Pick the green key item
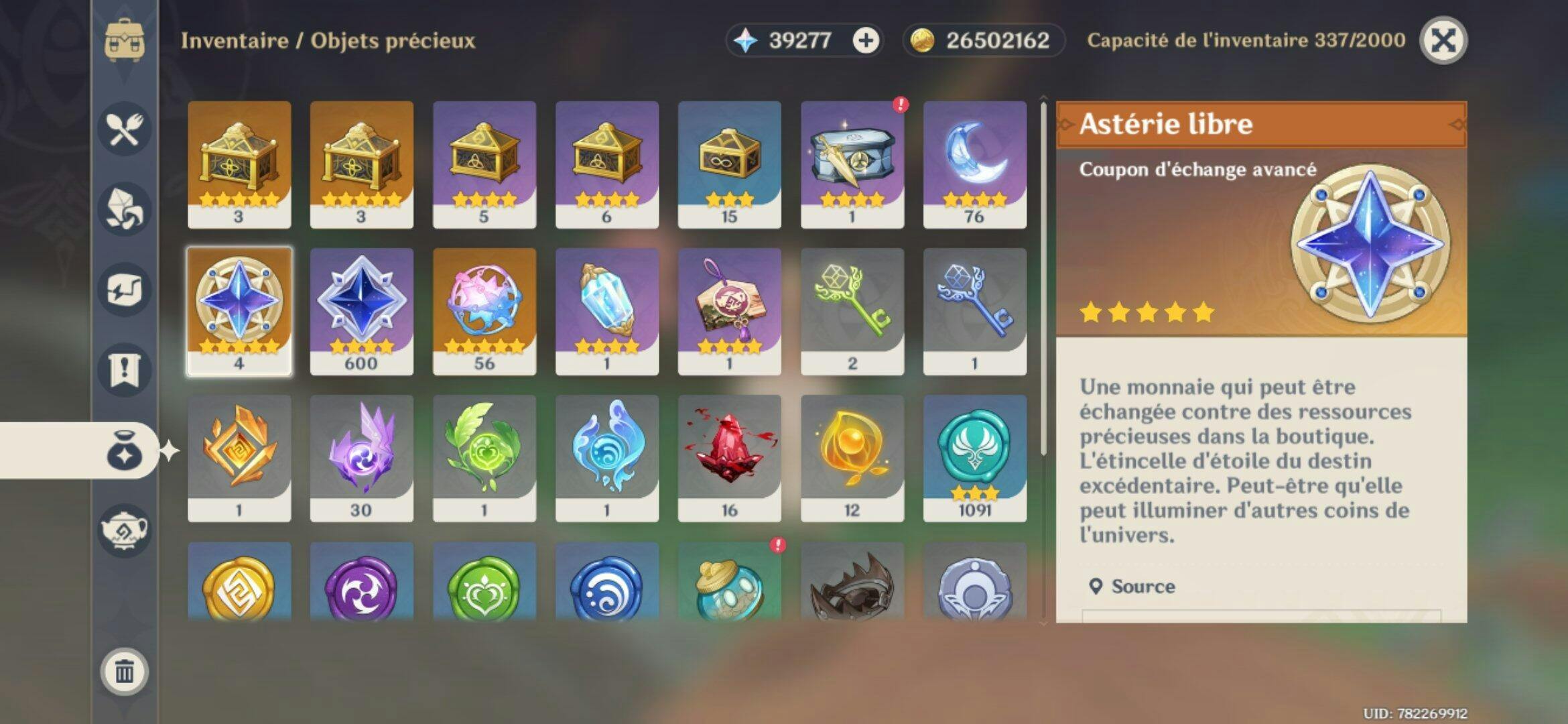This screenshot has width=1568, height=724. pos(852,311)
